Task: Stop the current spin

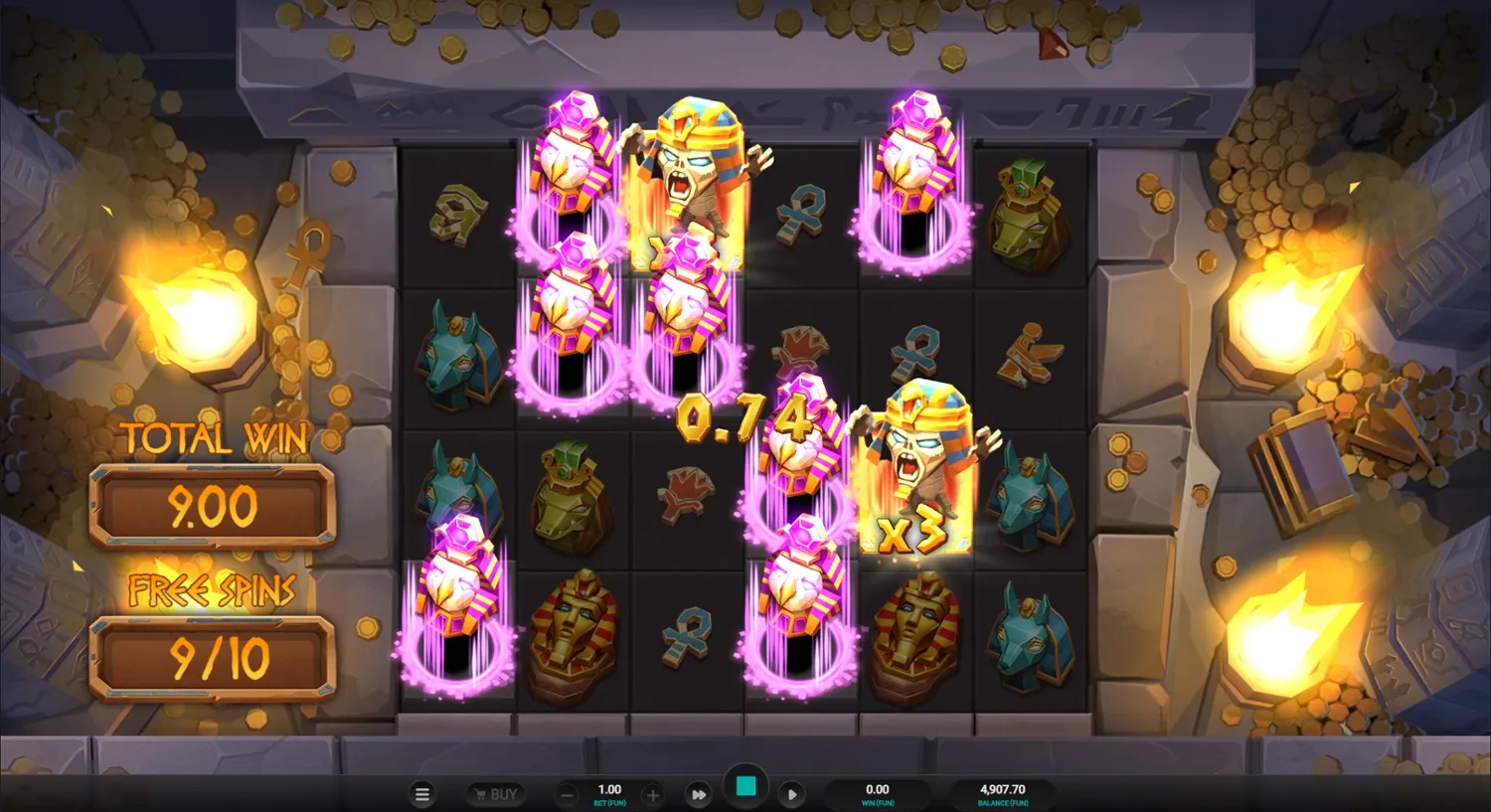Action: [x=745, y=785]
